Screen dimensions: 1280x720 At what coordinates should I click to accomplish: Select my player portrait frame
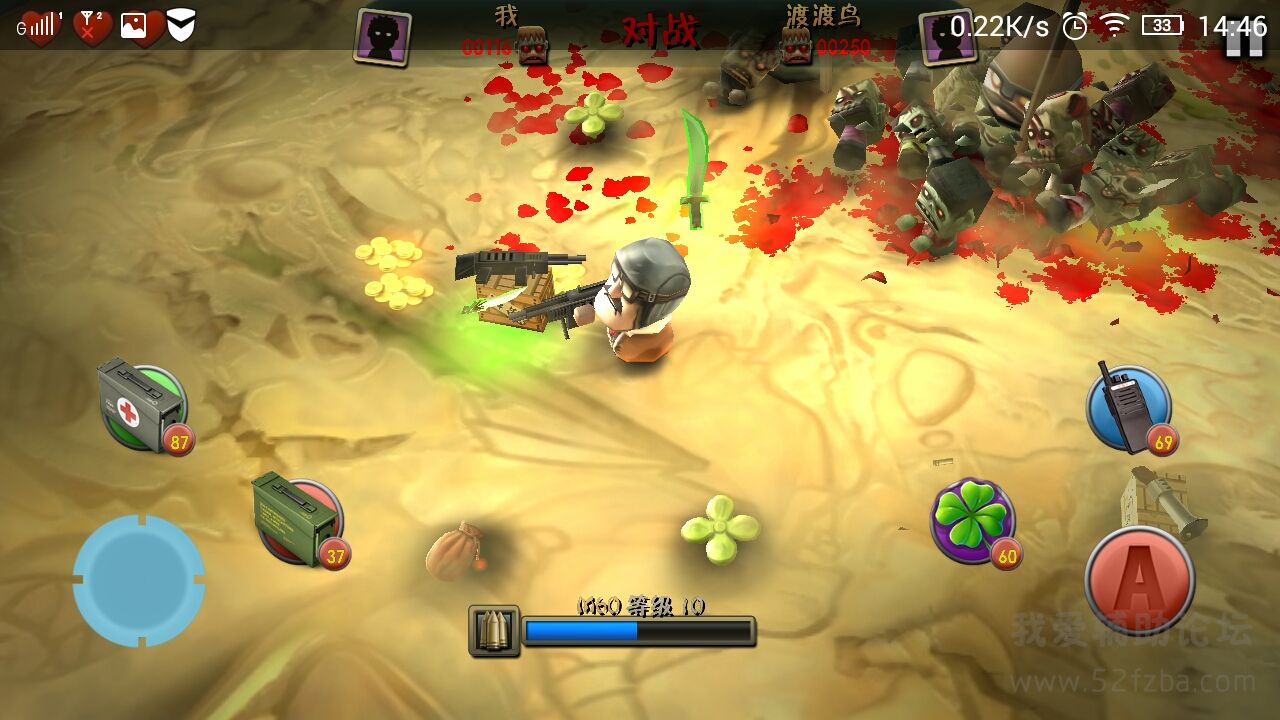pyautogui.click(x=382, y=38)
